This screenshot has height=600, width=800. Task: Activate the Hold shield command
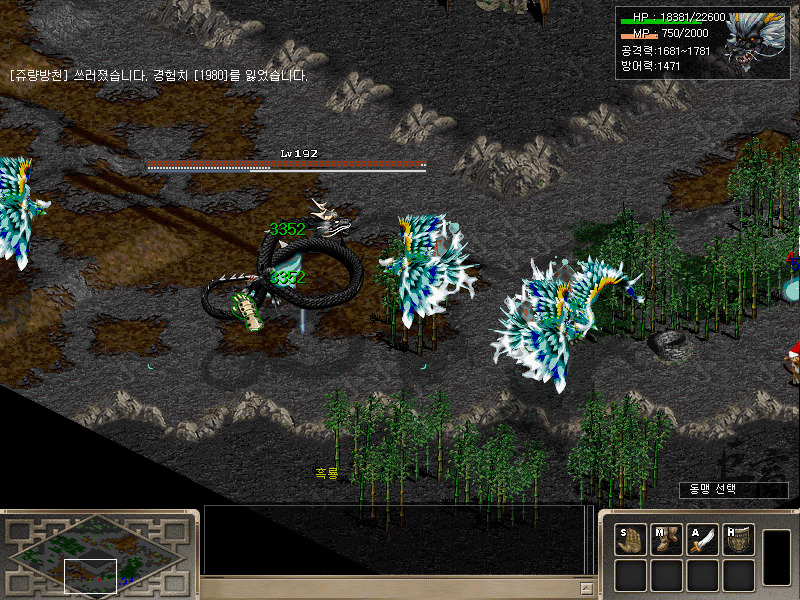pos(738,540)
